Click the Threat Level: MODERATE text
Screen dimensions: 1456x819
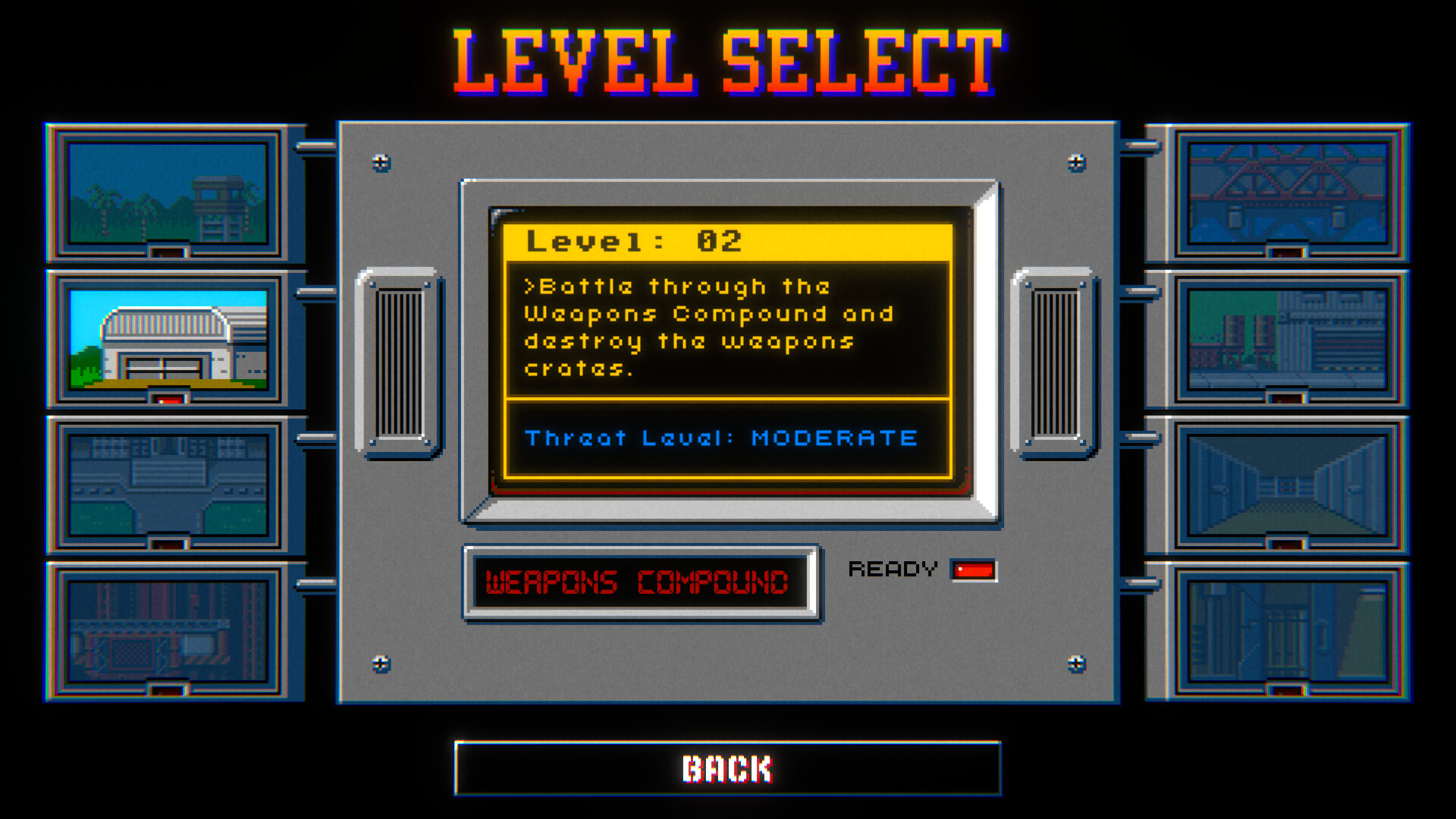click(x=721, y=438)
